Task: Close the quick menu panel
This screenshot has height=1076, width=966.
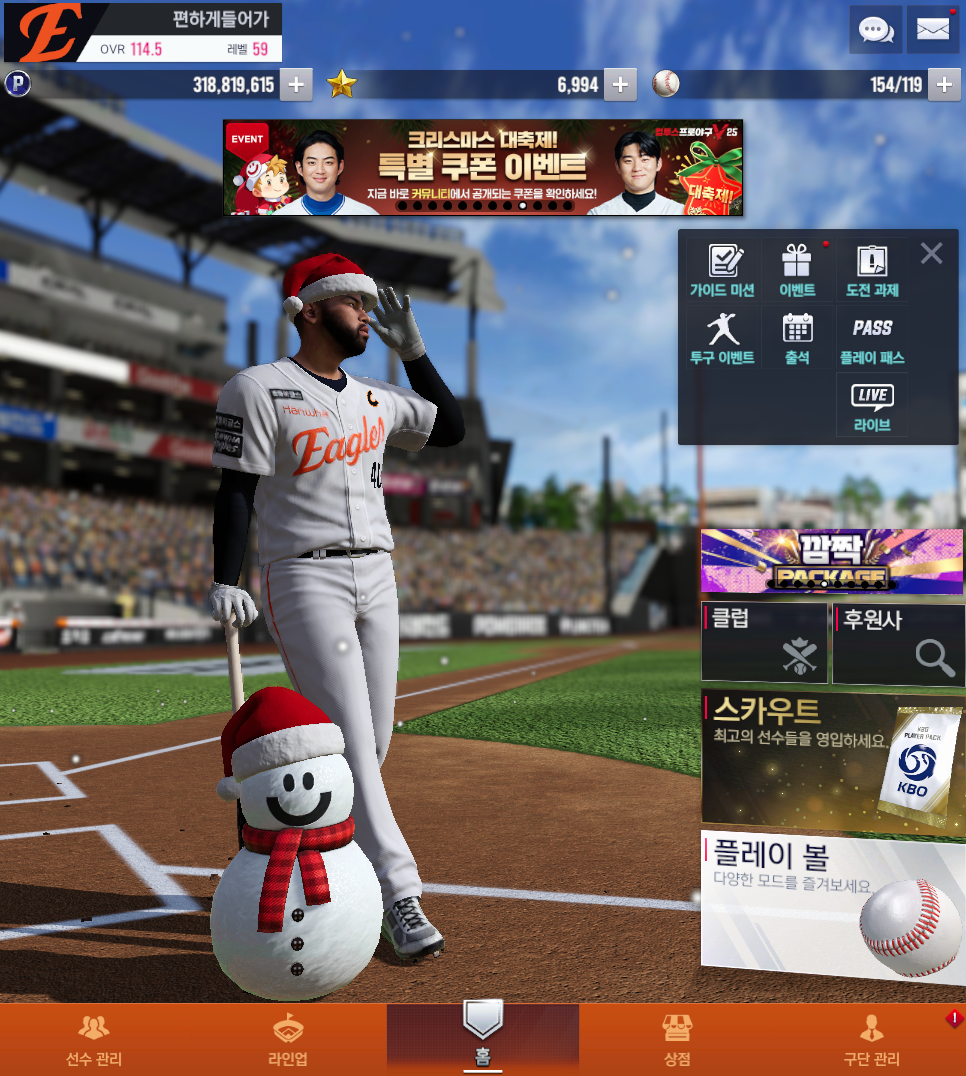Action: 931,254
